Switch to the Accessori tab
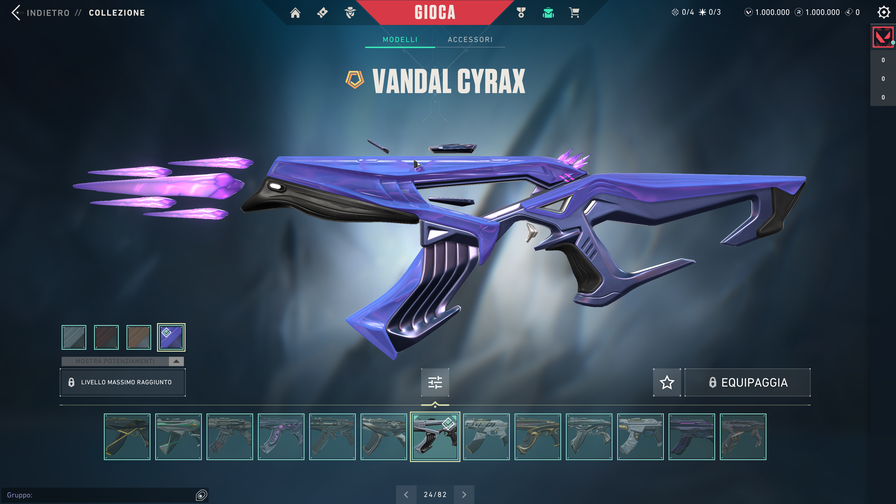The width and height of the screenshot is (896, 504). (x=469, y=40)
